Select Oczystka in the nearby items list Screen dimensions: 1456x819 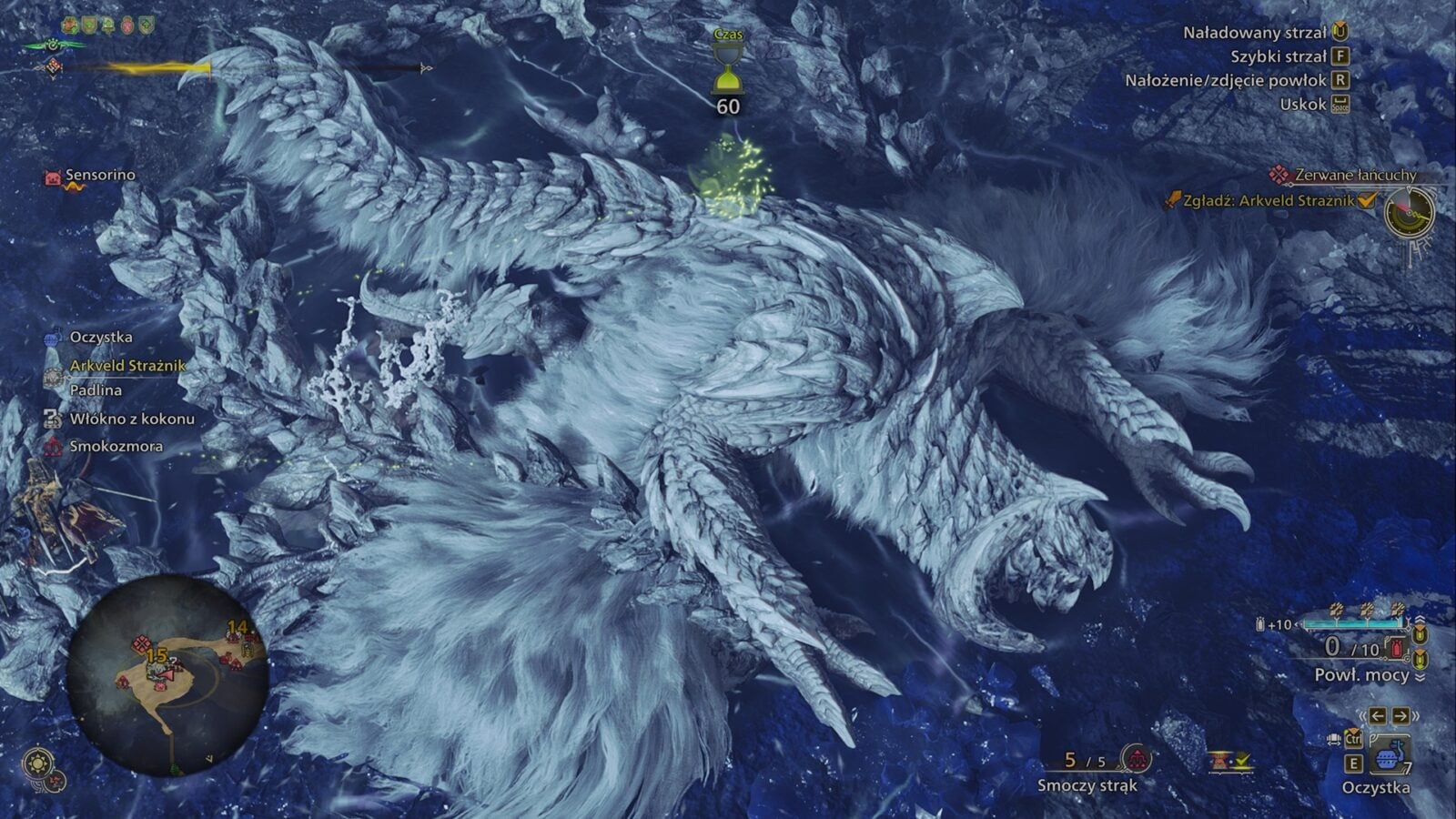pyautogui.click(x=100, y=337)
